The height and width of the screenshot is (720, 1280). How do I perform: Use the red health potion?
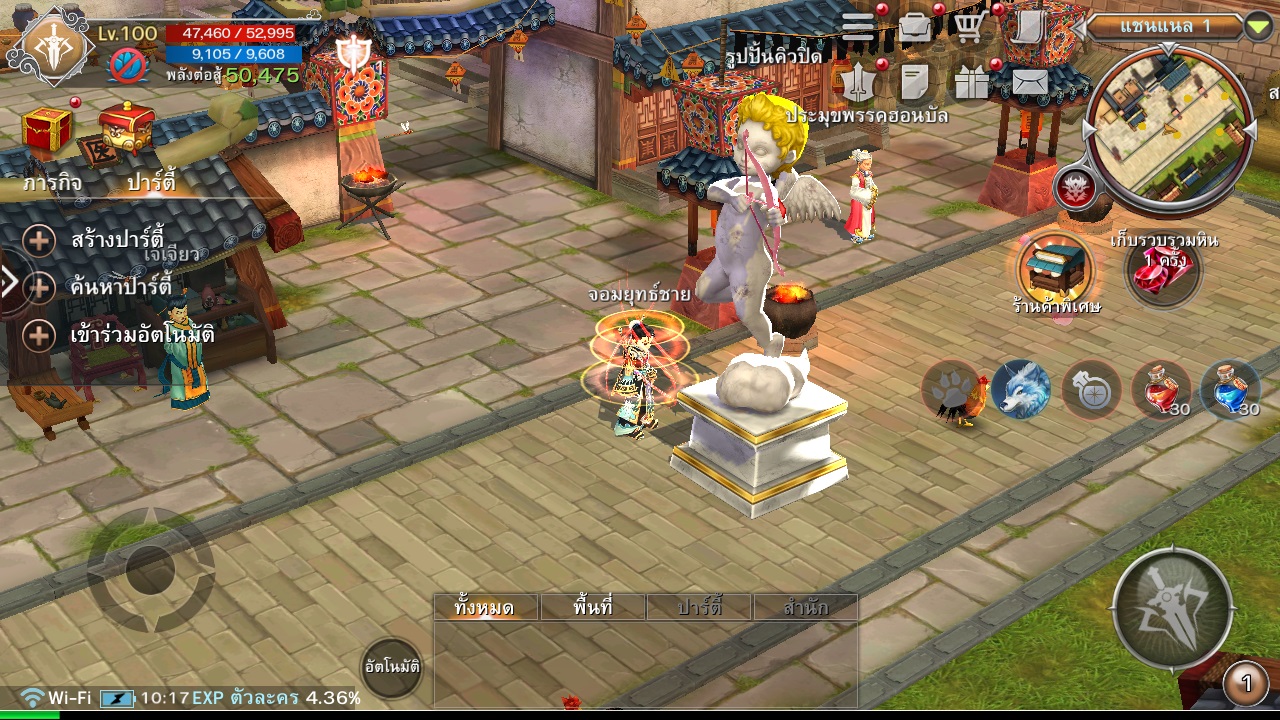tap(1161, 389)
